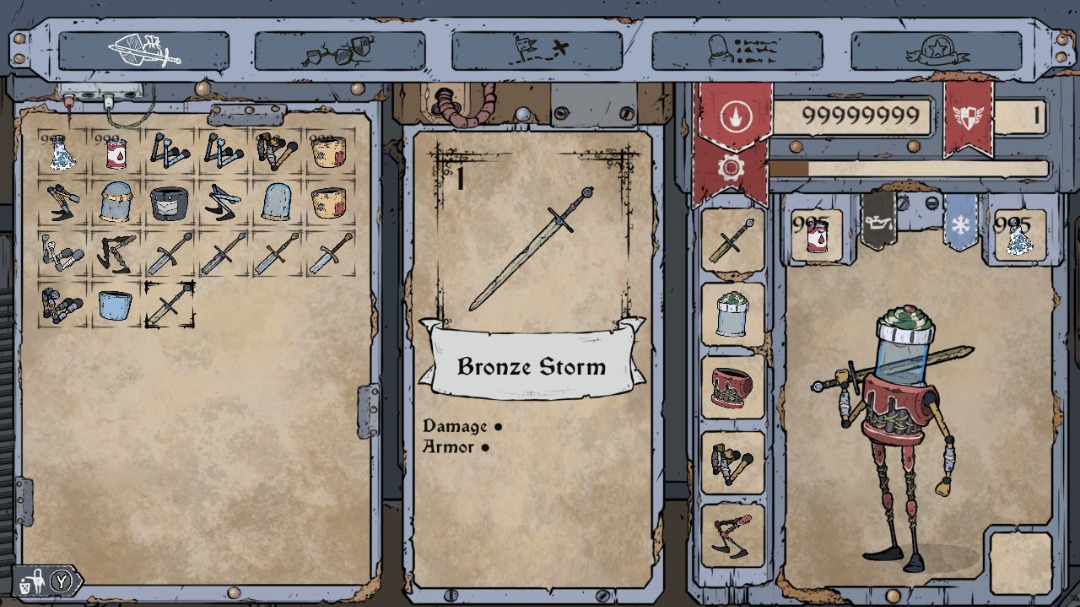The width and height of the screenshot is (1080, 607).
Task: Click the equipped sword weapon slot
Action: tap(733, 240)
